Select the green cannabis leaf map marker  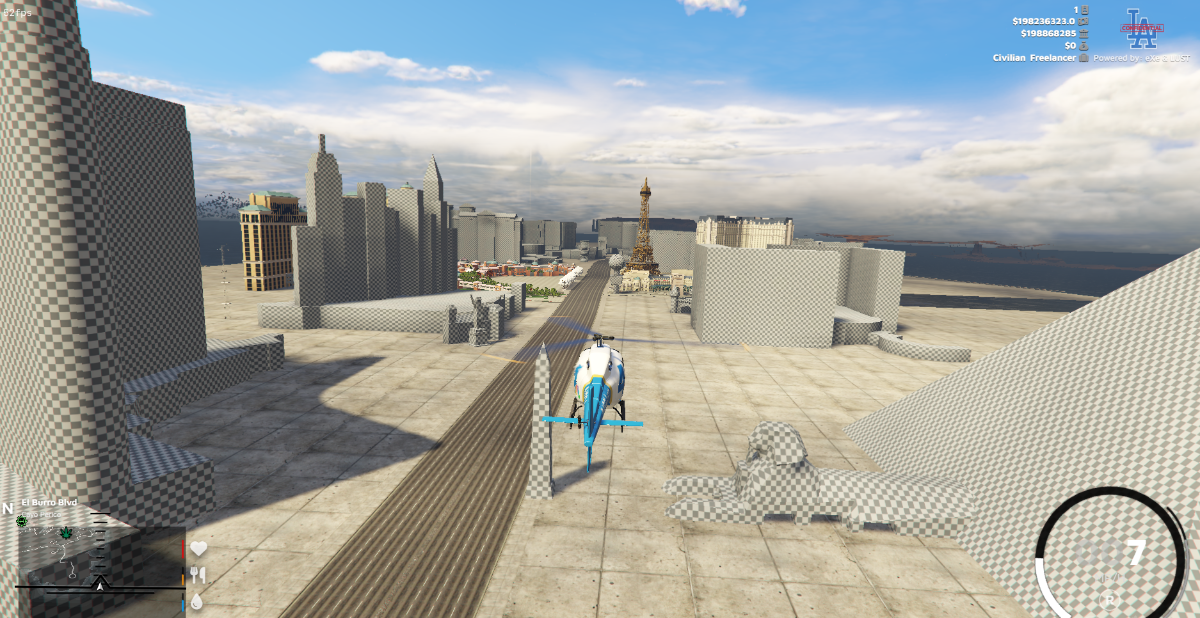pos(67,533)
